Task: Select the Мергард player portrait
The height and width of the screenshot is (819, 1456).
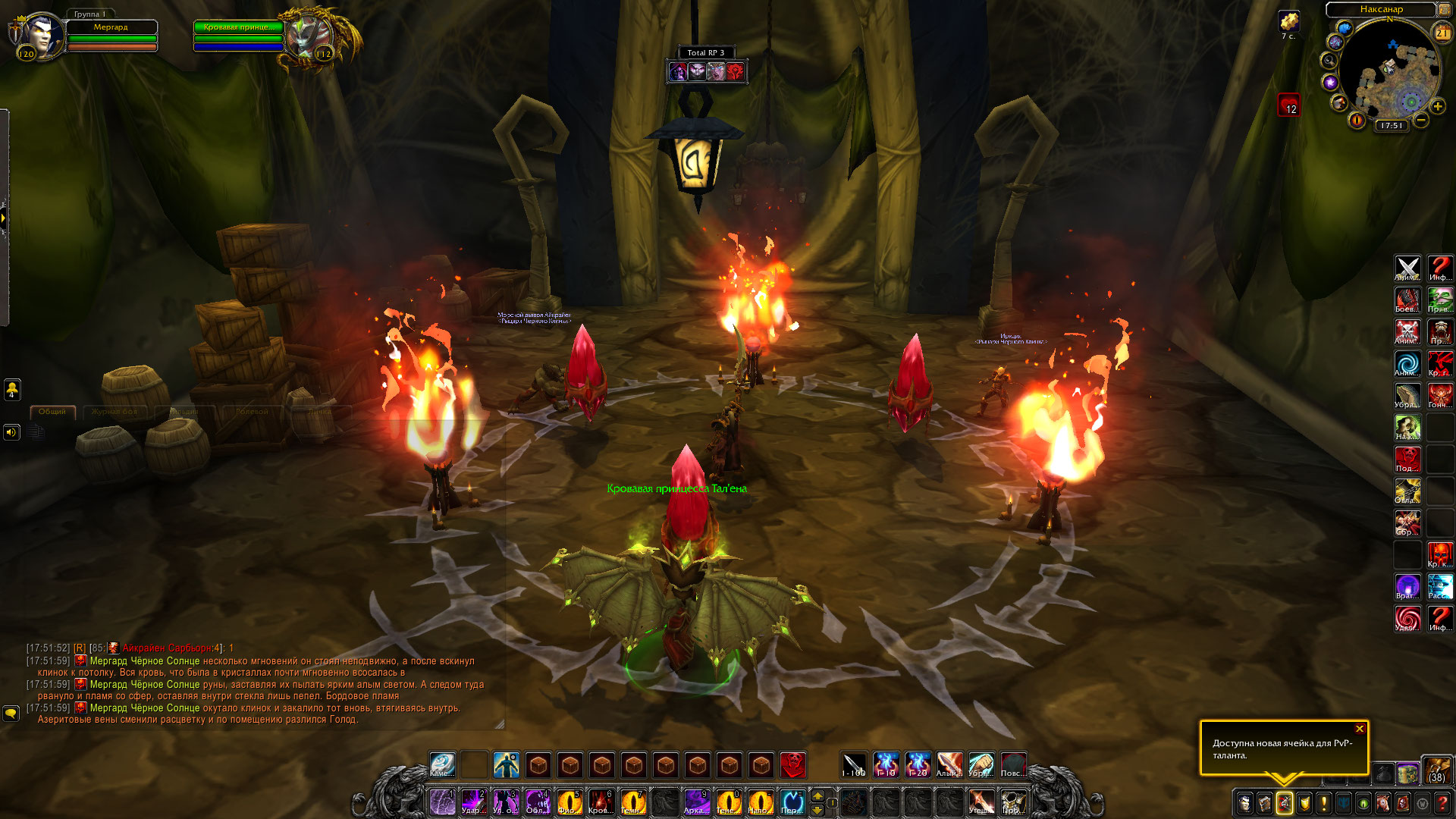Action: 38,36
